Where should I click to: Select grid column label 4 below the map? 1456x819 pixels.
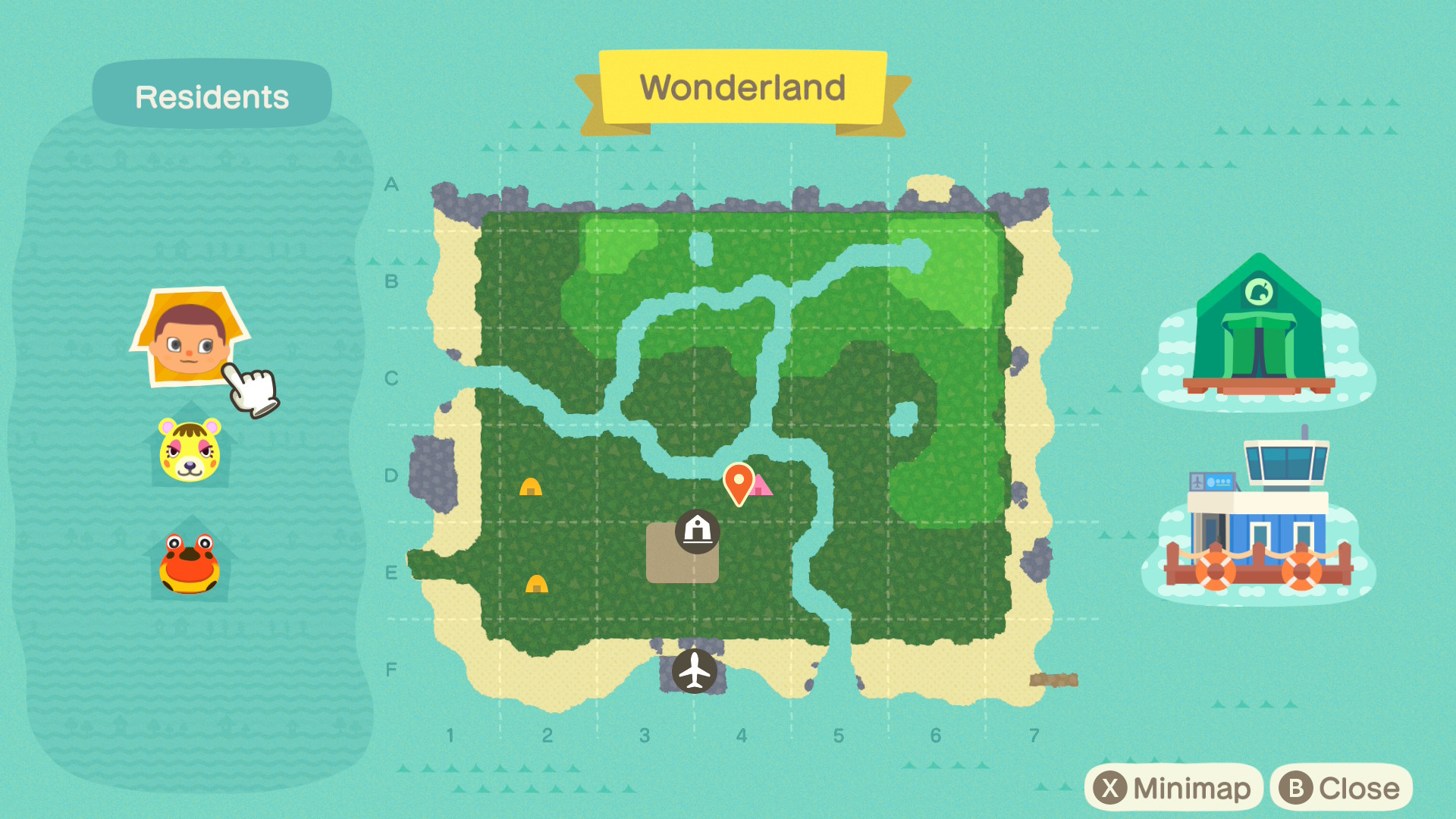[742, 735]
